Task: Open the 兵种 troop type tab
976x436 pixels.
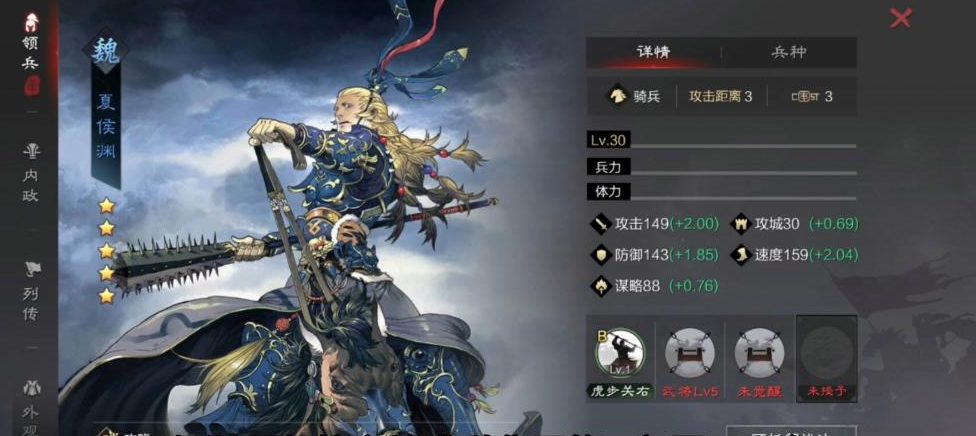Action: pos(788,52)
